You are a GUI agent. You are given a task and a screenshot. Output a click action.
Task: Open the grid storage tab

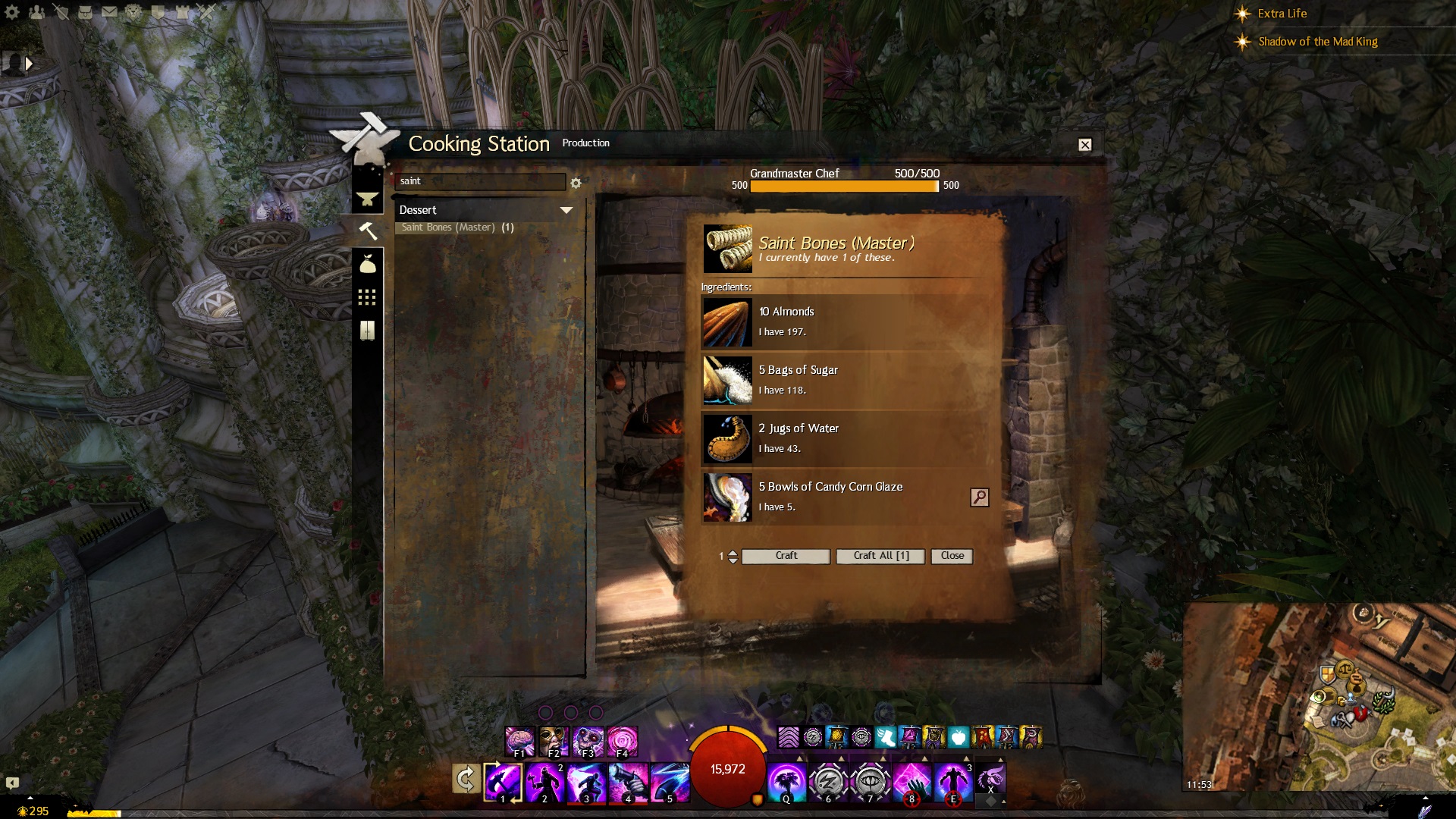click(x=368, y=297)
